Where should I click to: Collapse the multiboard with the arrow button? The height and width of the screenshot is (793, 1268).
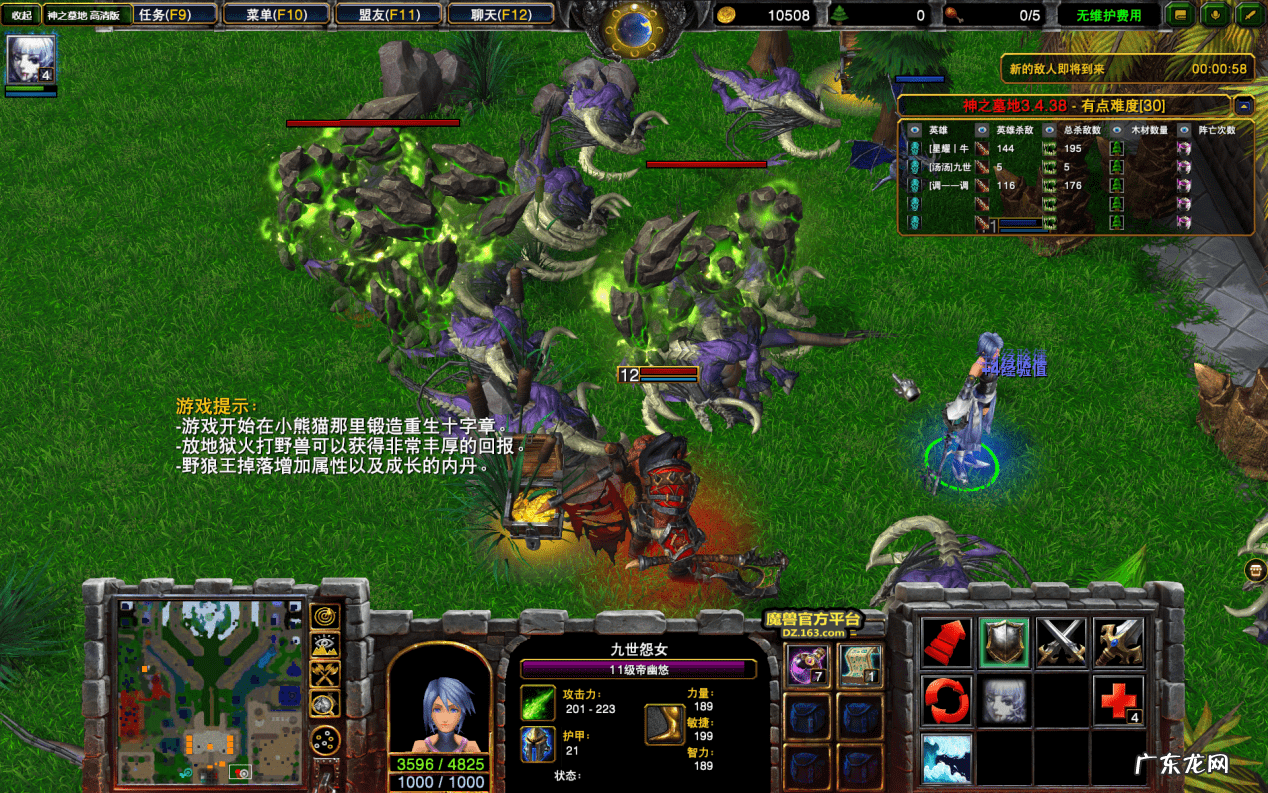click(x=1243, y=105)
